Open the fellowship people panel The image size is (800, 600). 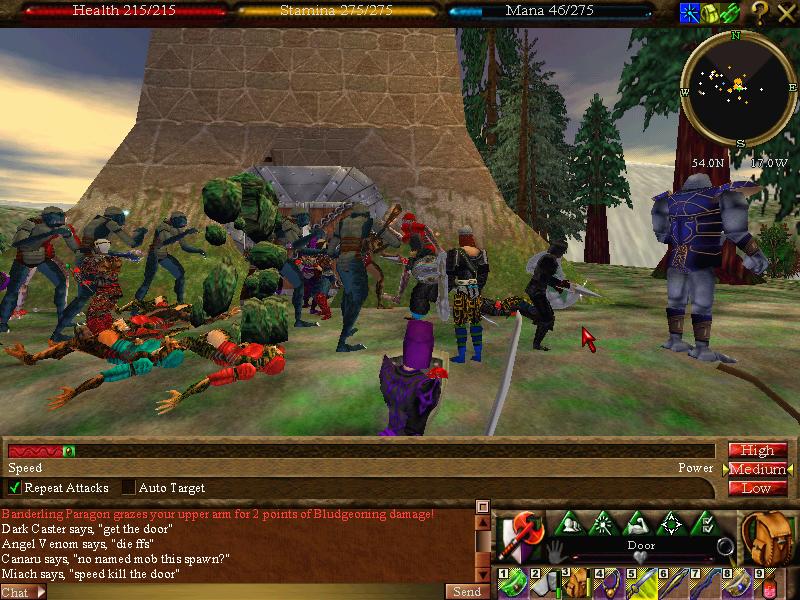pos(571,523)
